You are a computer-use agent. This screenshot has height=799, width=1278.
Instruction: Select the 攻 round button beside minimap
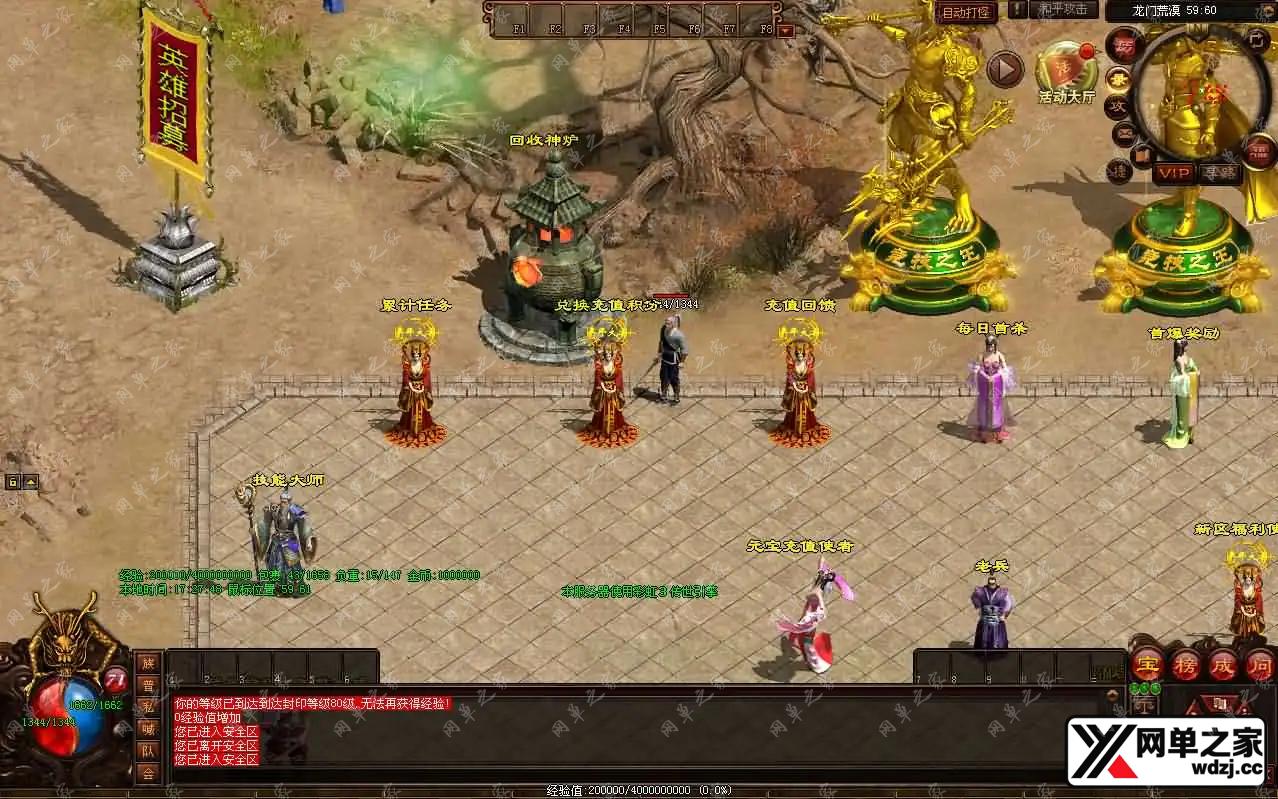tap(1119, 106)
